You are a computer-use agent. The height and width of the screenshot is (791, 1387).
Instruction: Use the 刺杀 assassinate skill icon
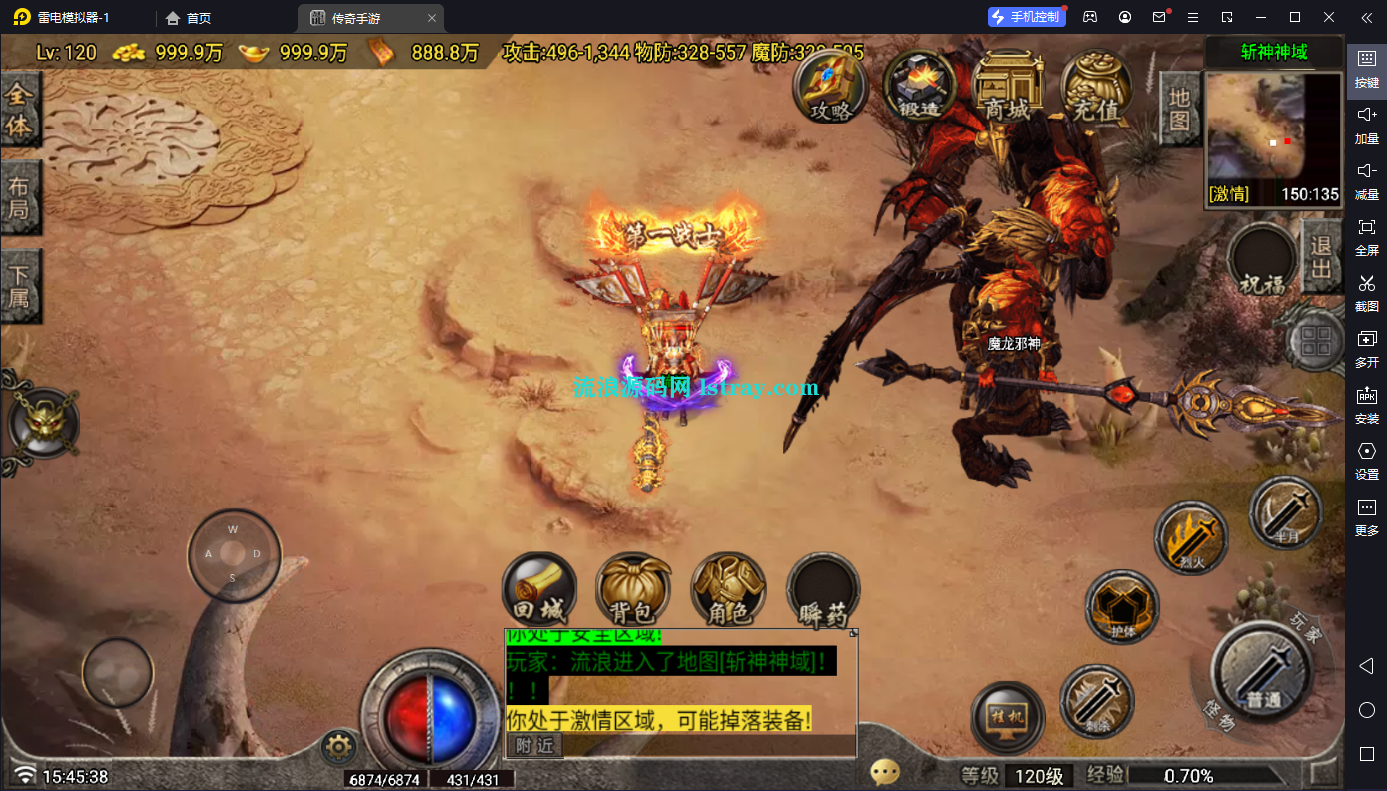pyautogui.click(x=1096, y=703)
